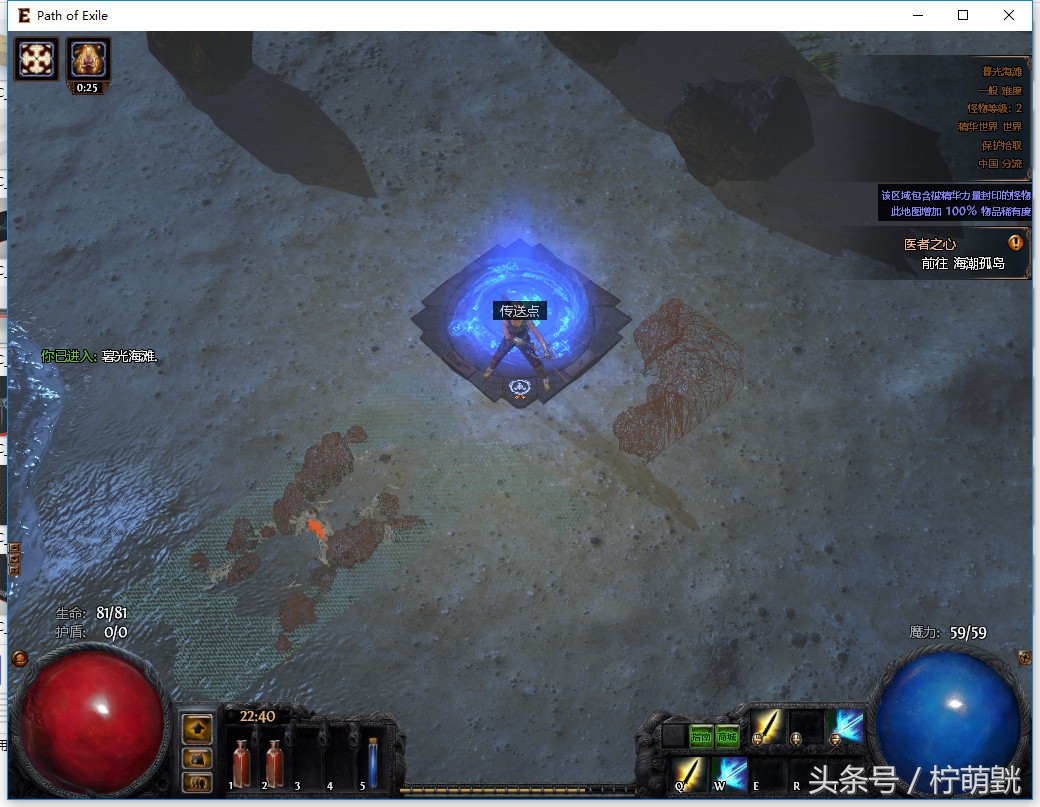Viewport: 1040px width, 807px height.
Task: Click the timed buff icon showing 0:25
Action: [89, 61]
